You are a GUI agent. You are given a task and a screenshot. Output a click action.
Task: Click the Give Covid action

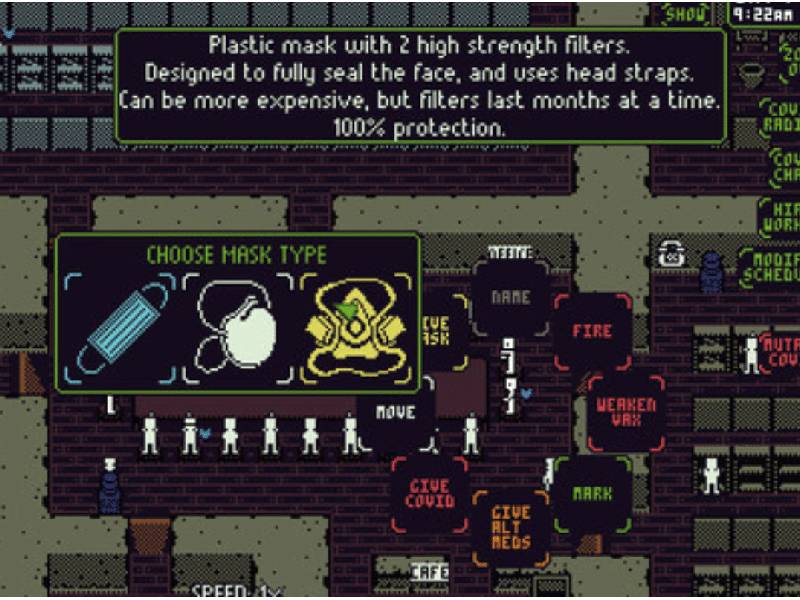coord(429,492)
